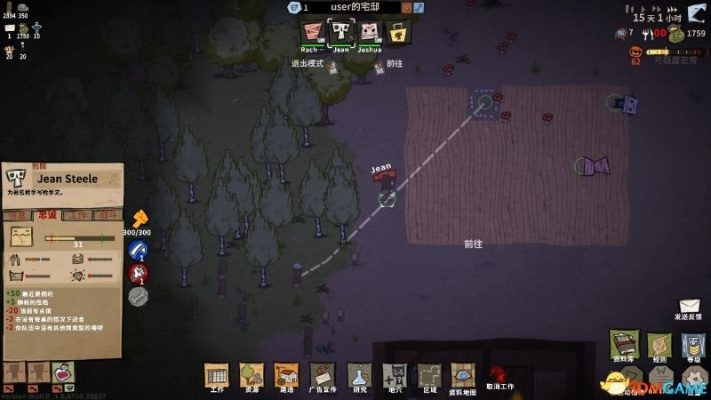Switch to the 忠诚 (Loyalty) tab
Screen dimensions: 711x400
pos(48,215)
